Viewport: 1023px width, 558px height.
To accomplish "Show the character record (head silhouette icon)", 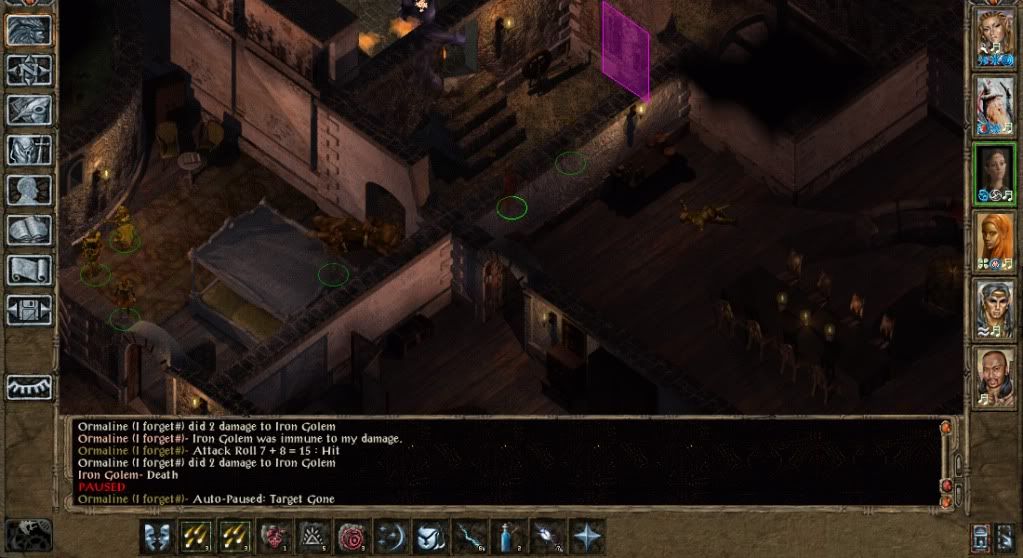I will tap(29, 190).
